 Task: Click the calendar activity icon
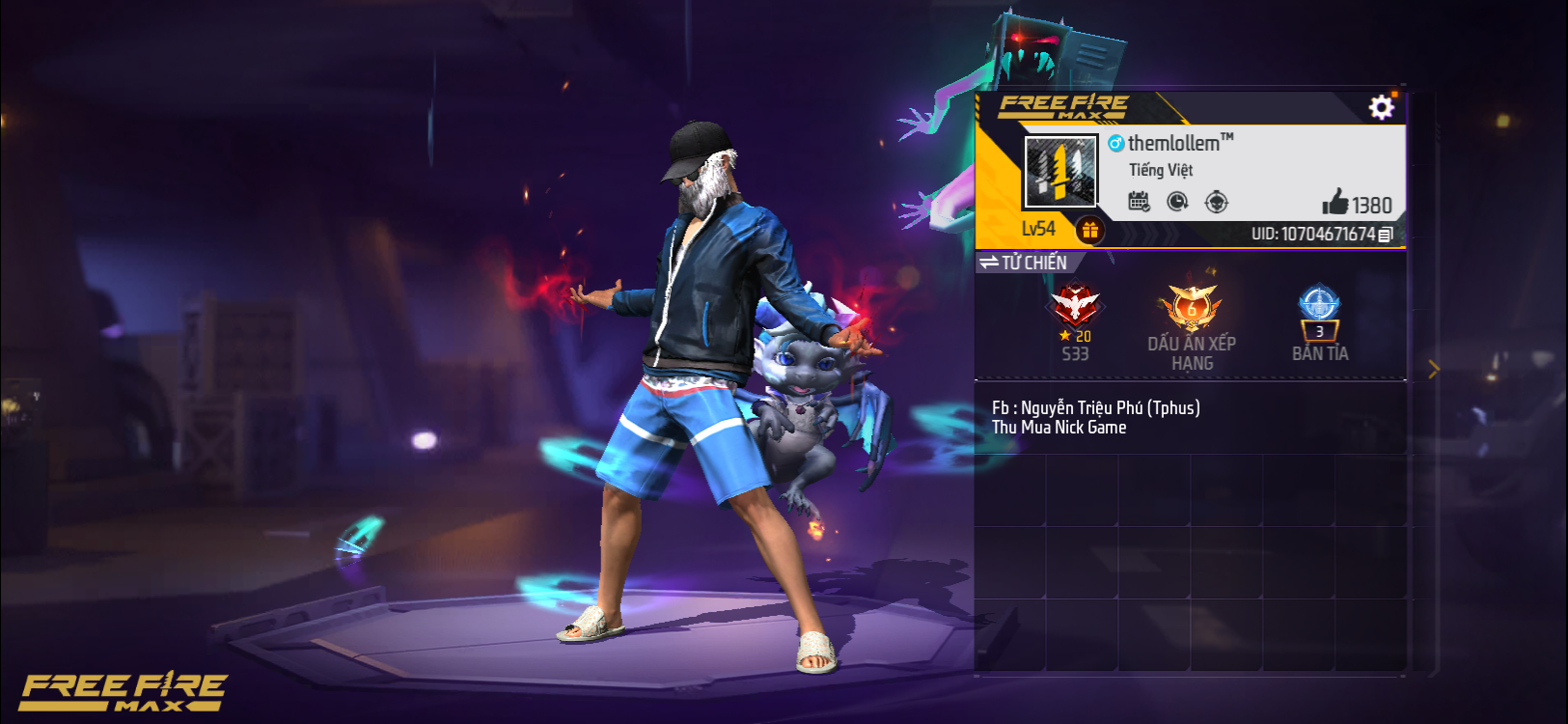pyautogui.click(x=1141, y=202)
